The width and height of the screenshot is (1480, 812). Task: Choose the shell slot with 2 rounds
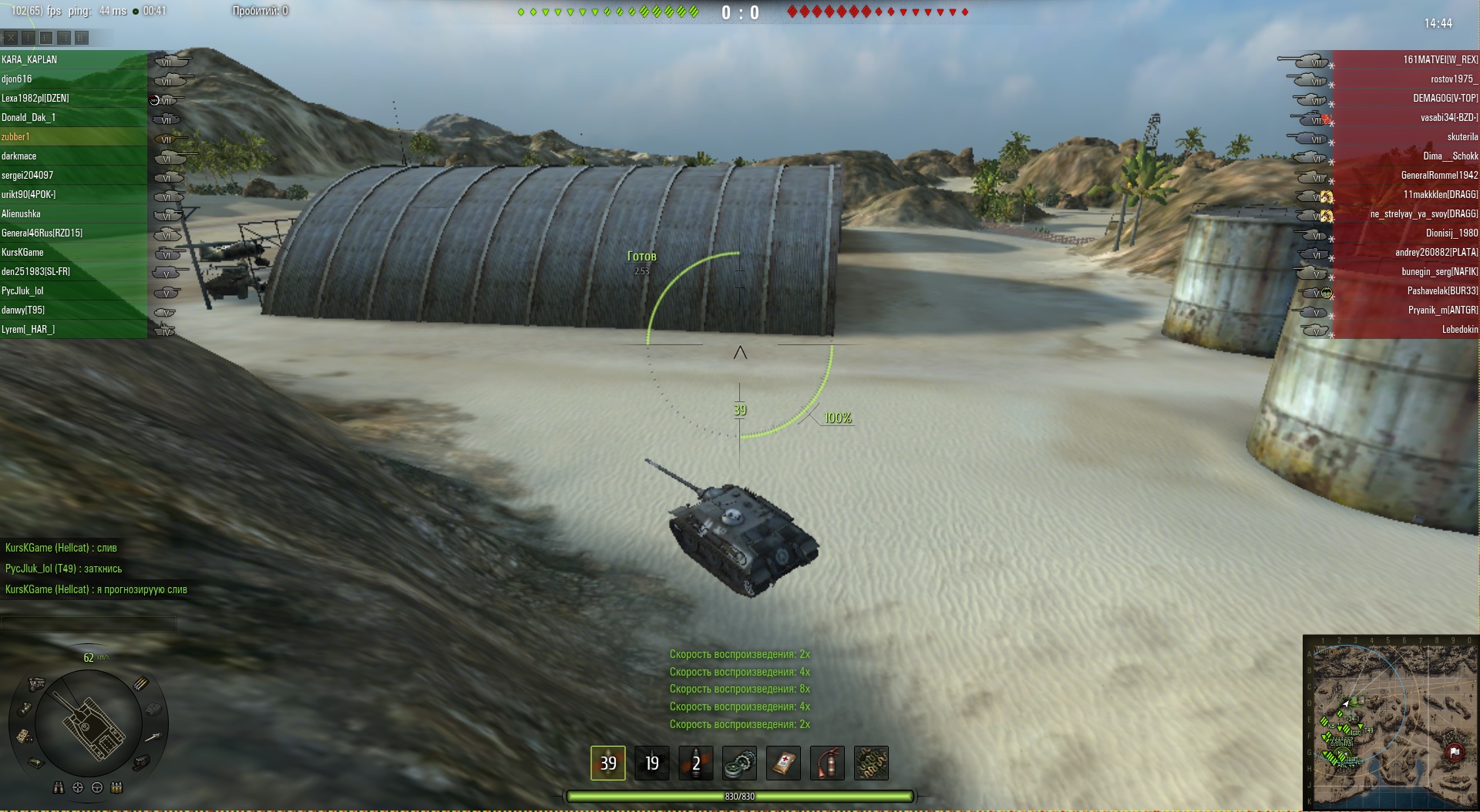pyautogui.click(x=695, y=763)
